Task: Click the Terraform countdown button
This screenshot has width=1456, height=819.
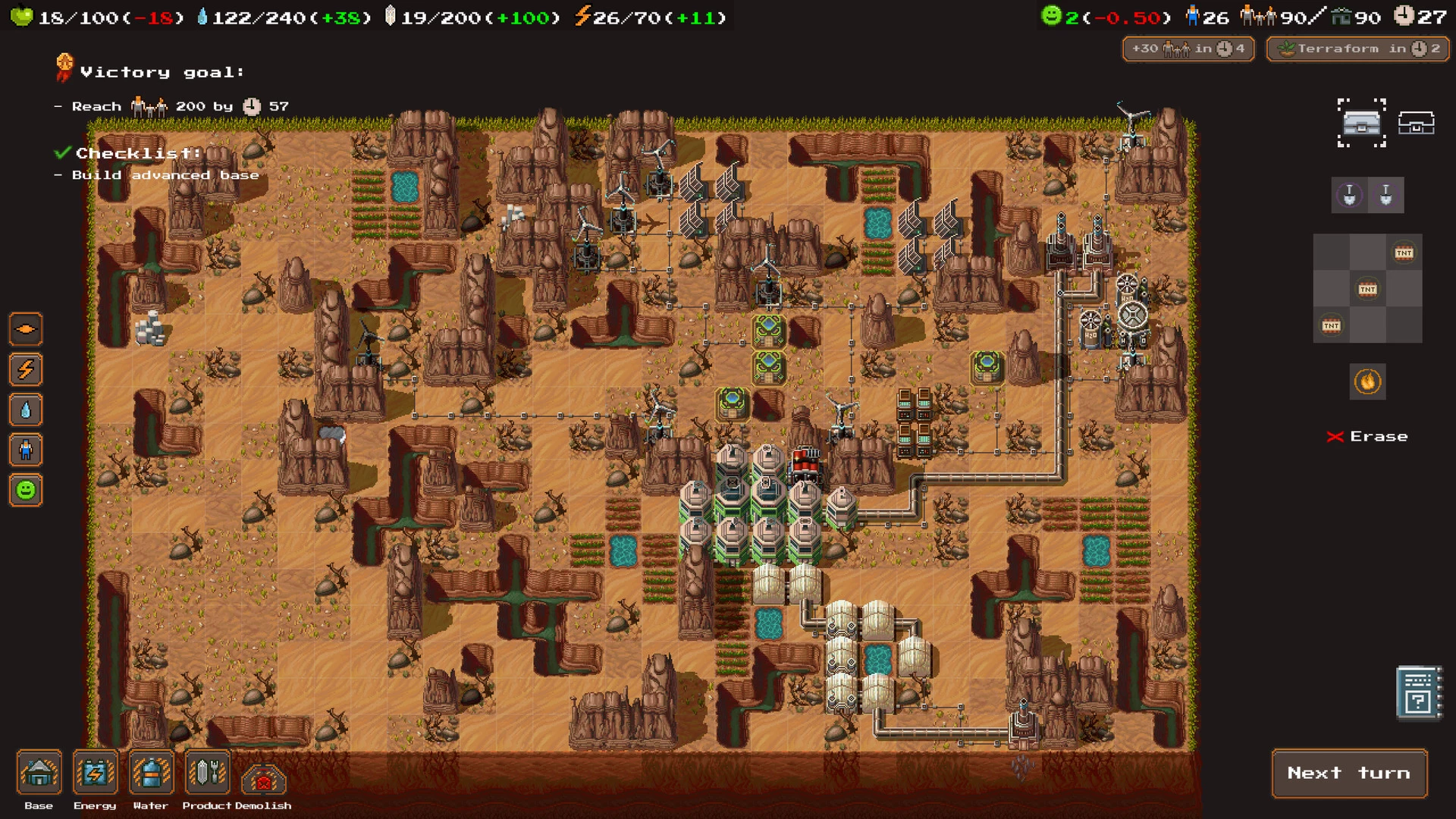Action: (1357, 49)
